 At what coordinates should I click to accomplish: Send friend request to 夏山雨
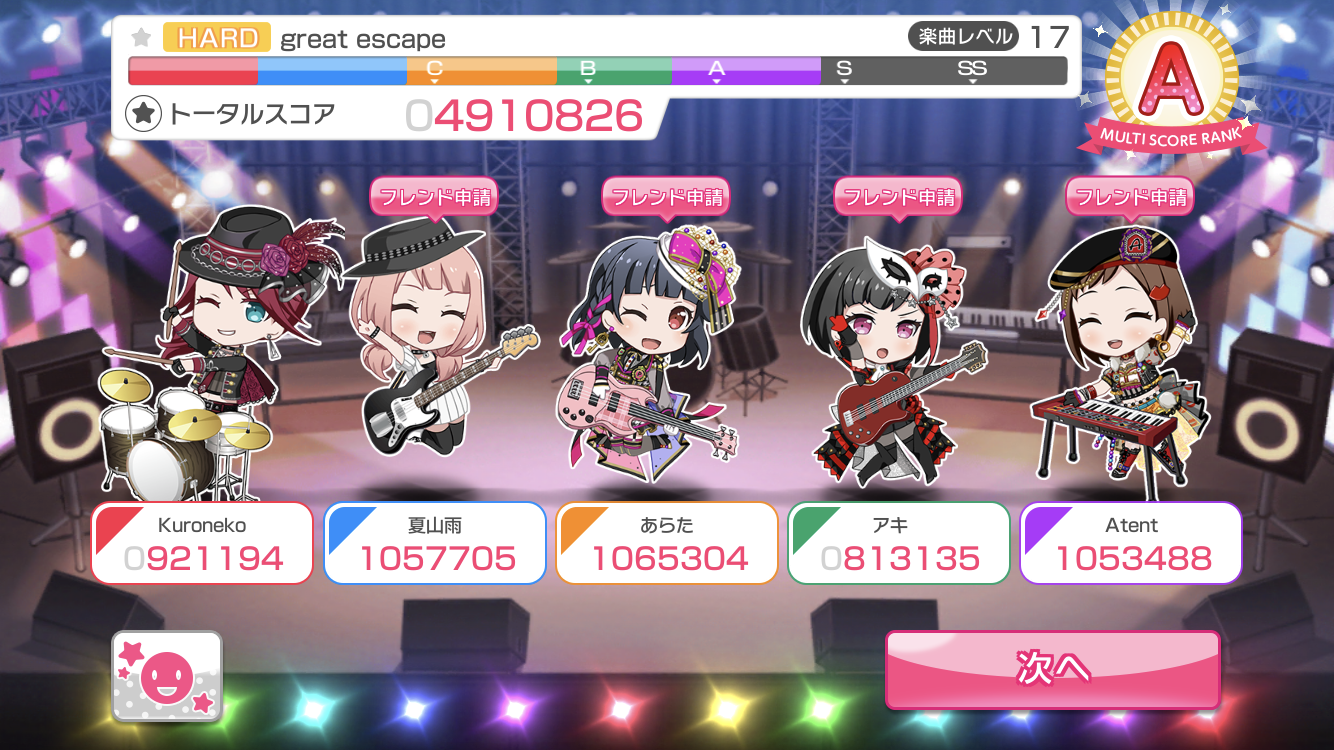(x=433, y=197)
